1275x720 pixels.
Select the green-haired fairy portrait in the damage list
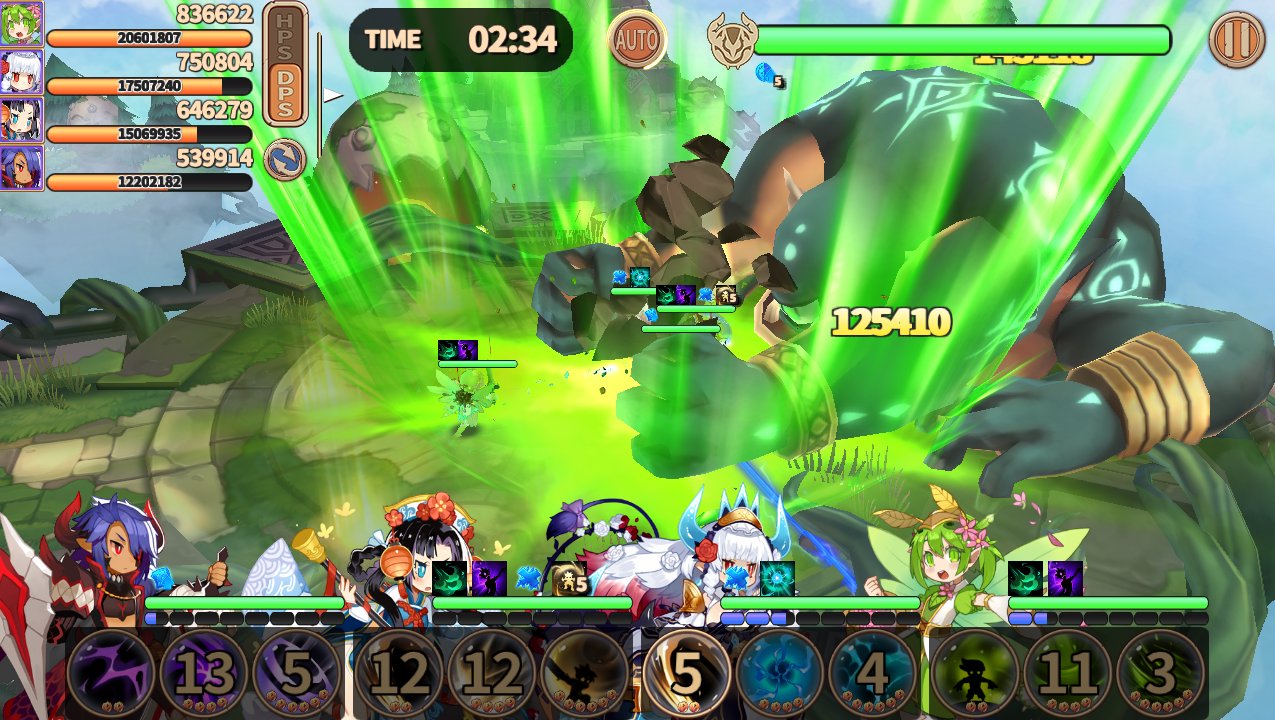21,24
